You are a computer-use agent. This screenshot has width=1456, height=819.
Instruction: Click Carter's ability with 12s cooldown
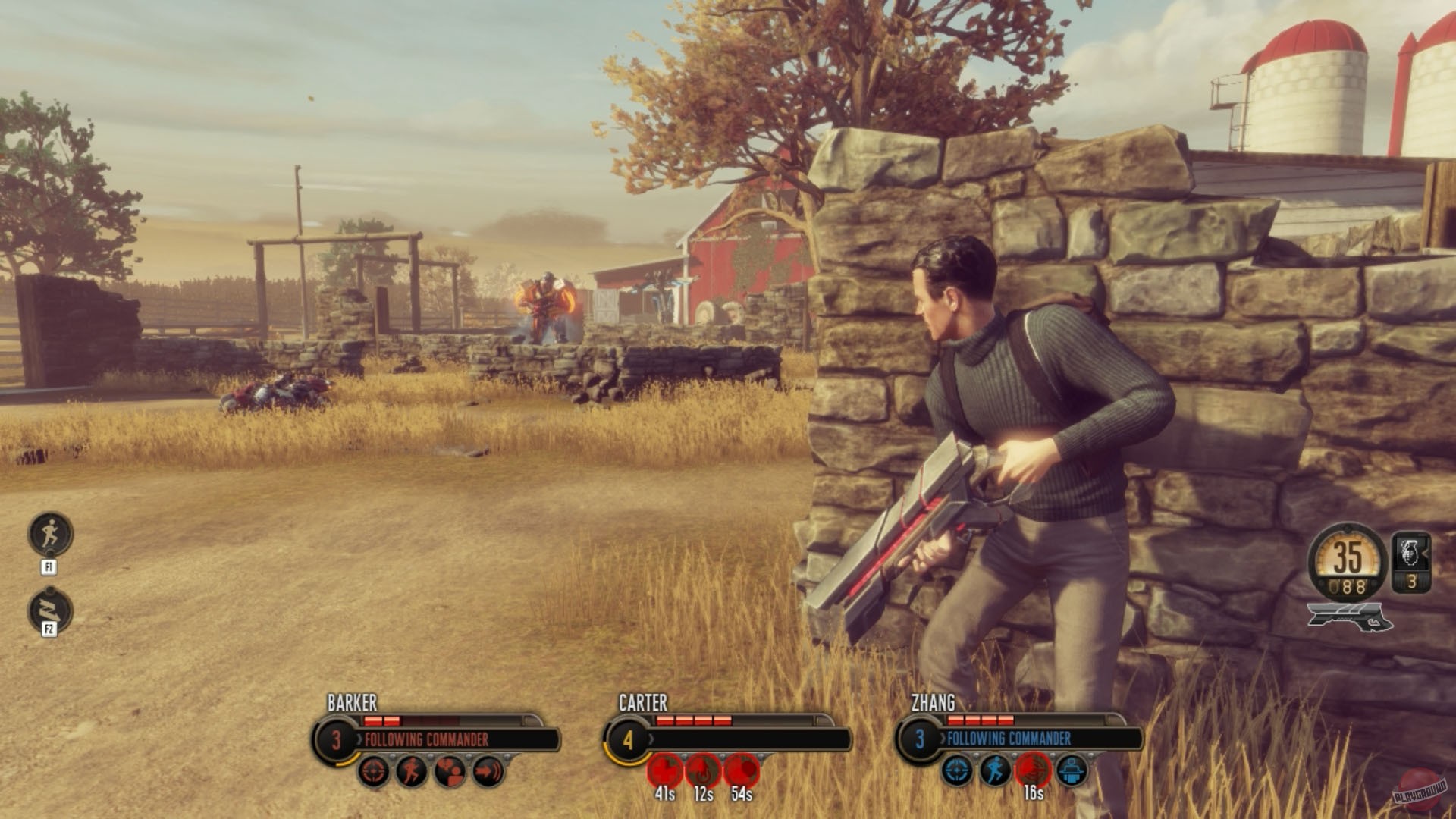click(703, 771)
